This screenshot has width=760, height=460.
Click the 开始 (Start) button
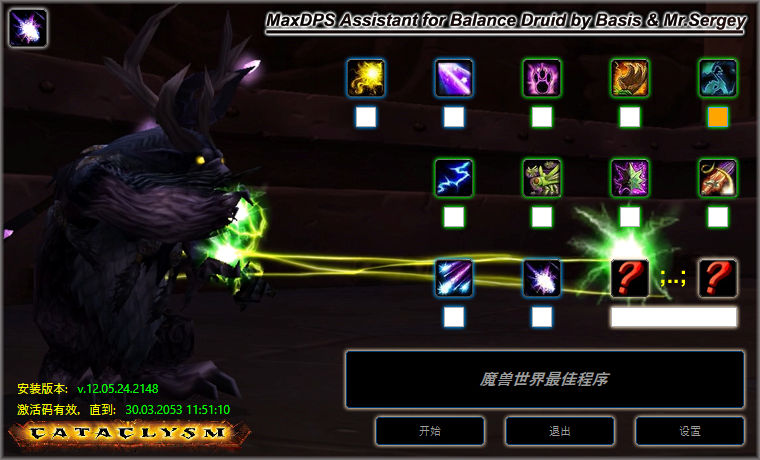[x=429, y=431]
